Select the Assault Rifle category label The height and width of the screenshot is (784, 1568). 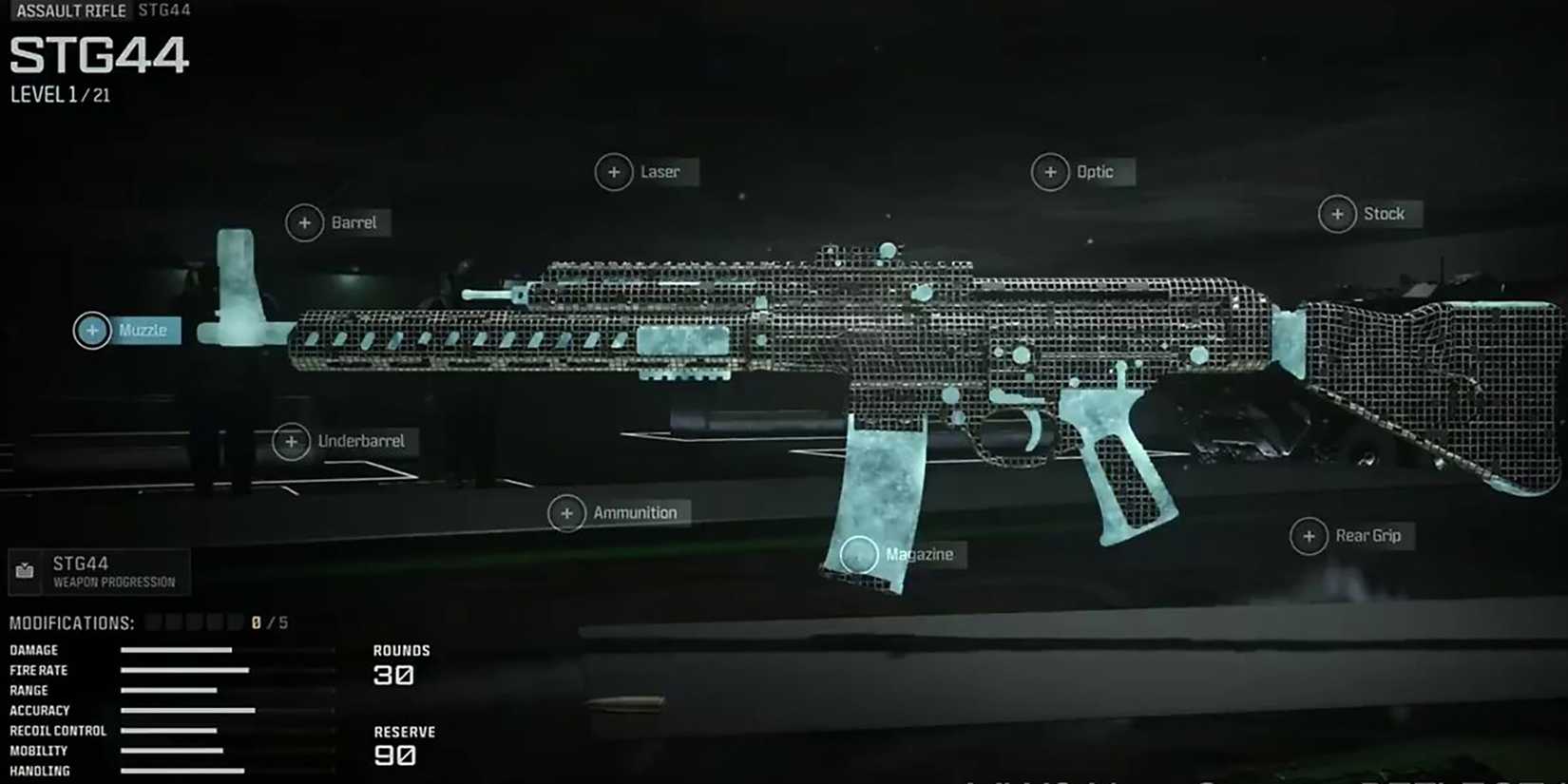click(70, 10)
